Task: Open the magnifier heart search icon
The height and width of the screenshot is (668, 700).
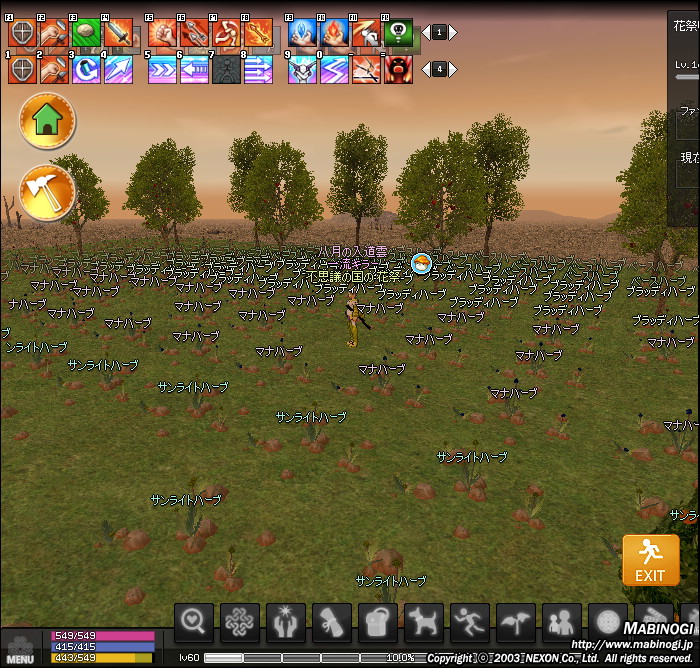Action: coord(194,623)
